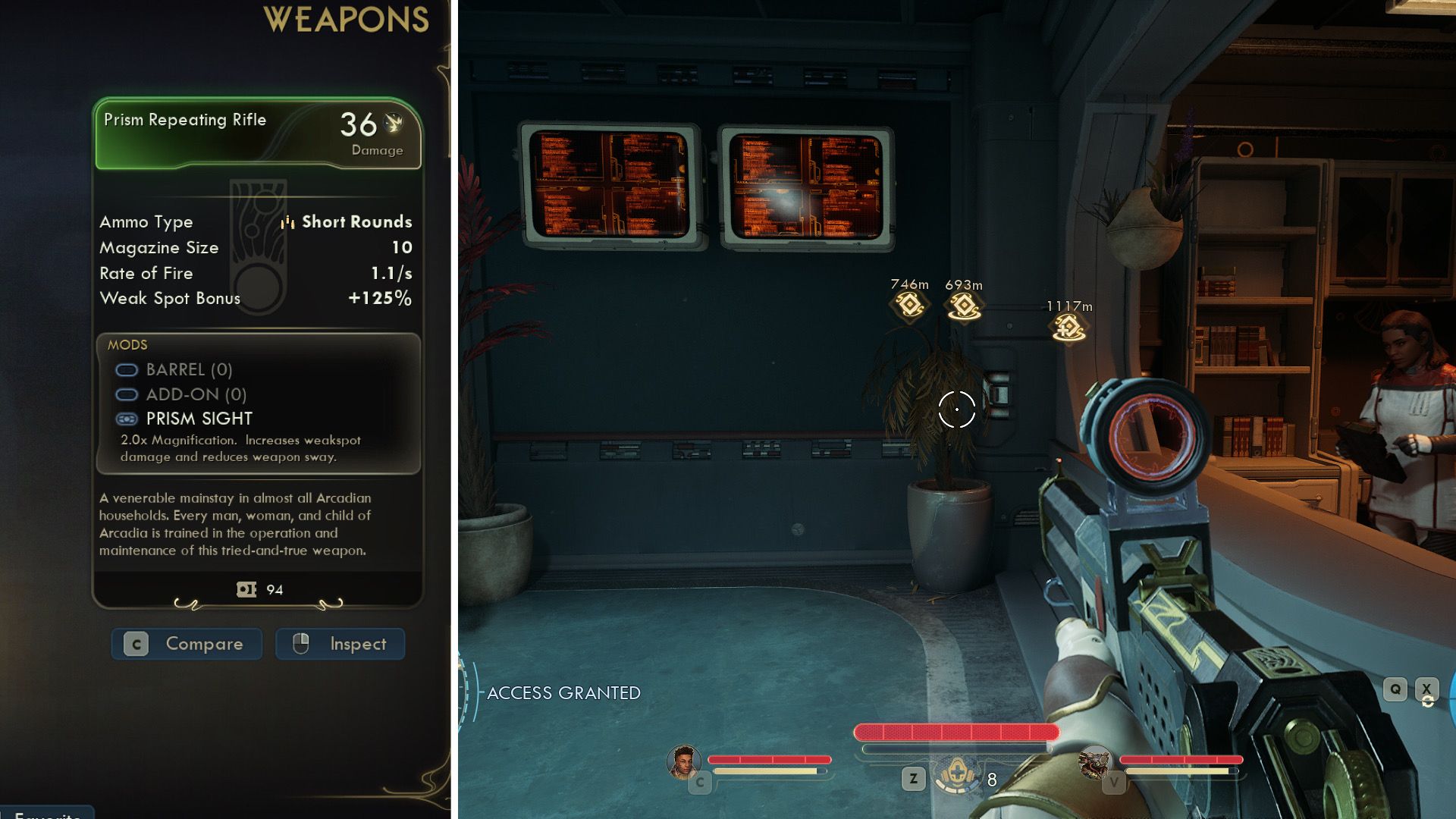Choose the empty Add-On mod slot
The width and height of the screenshot is (1456, 819).
181,394
